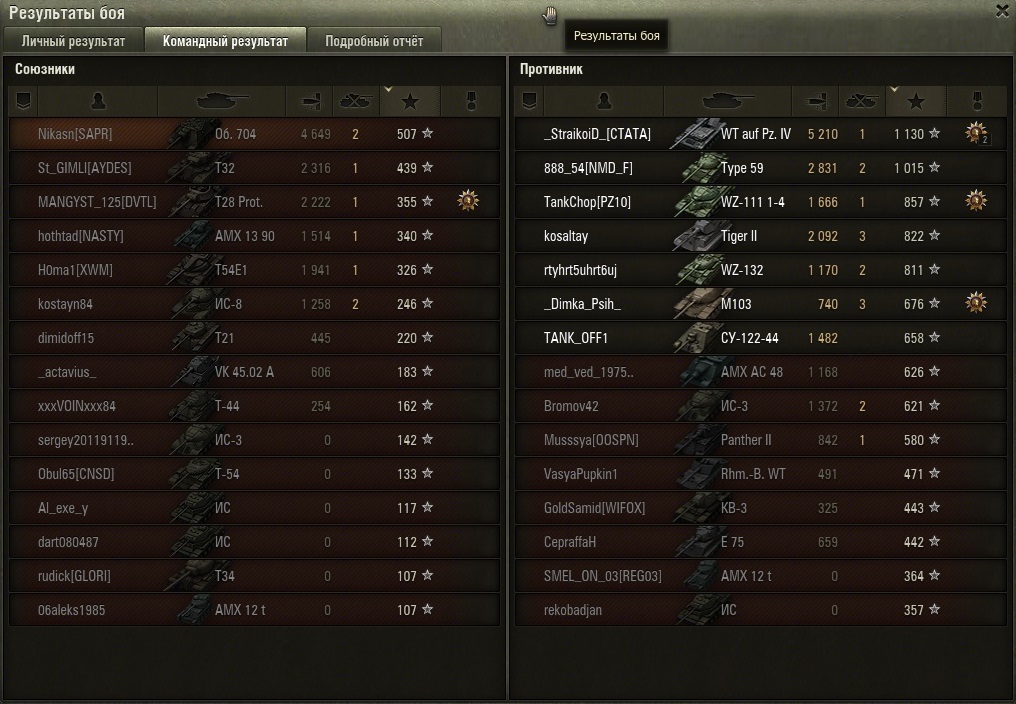Select the Bromov42 ИС-3 row

(760, 406)
